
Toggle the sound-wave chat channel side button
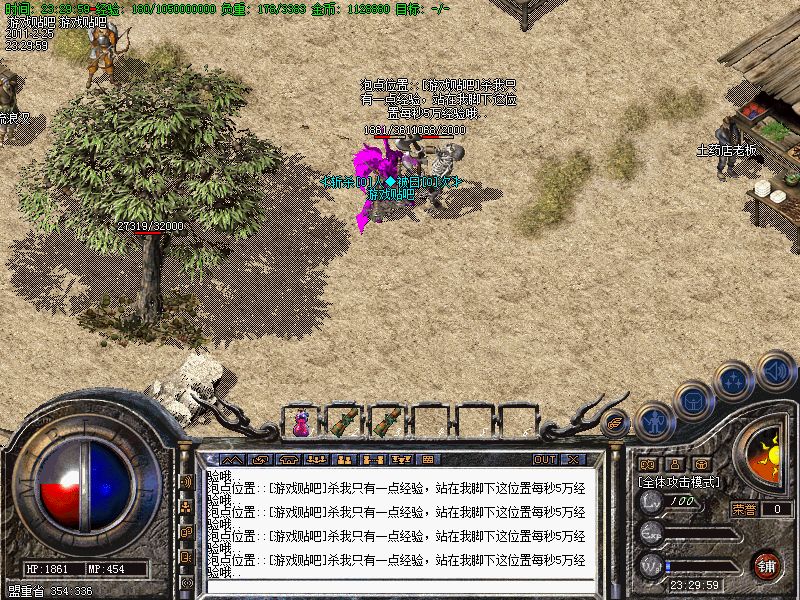[x=187, y=482]
